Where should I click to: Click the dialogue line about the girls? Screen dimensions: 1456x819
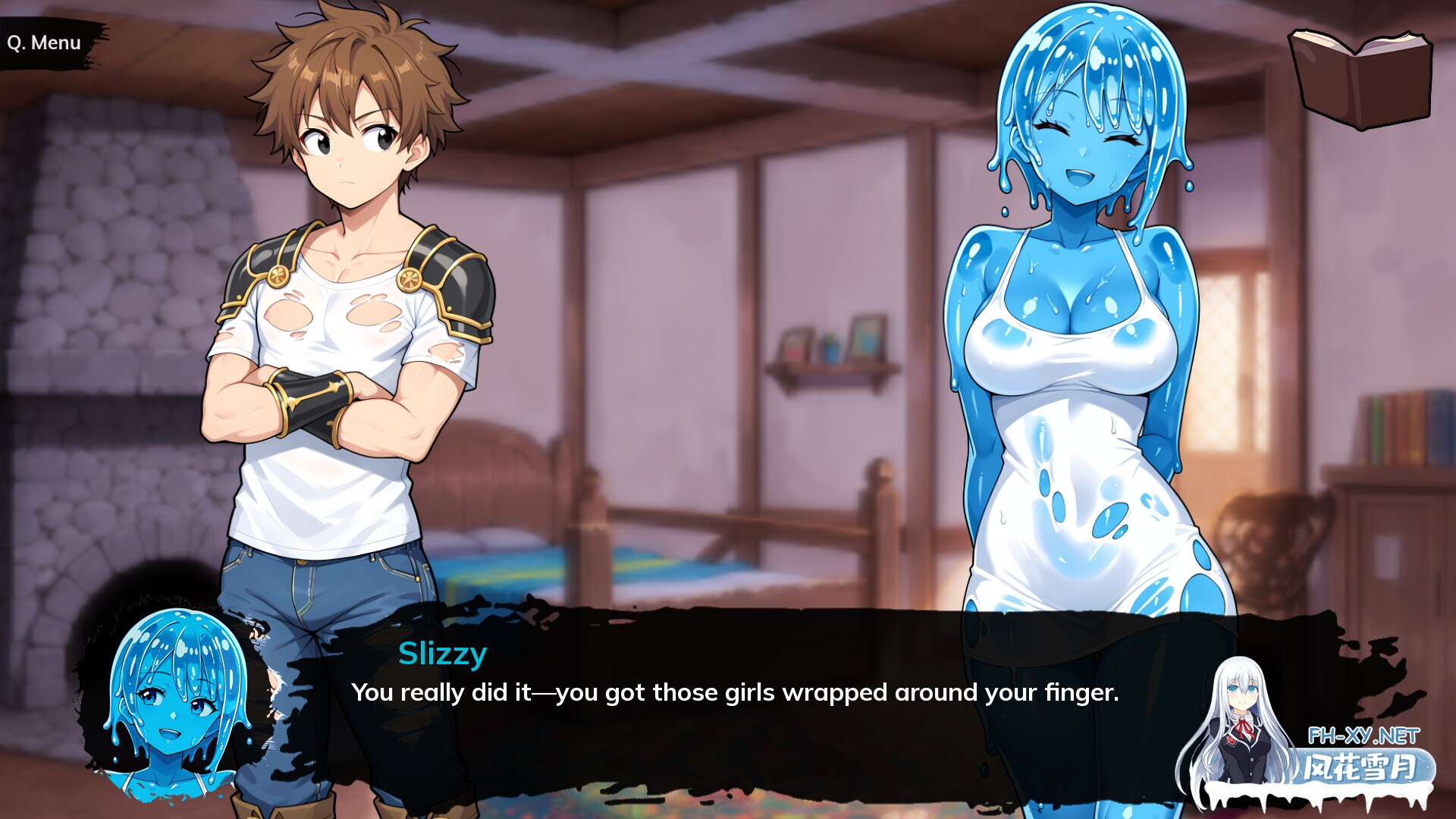pyautogui.click(x=732, y=692)
